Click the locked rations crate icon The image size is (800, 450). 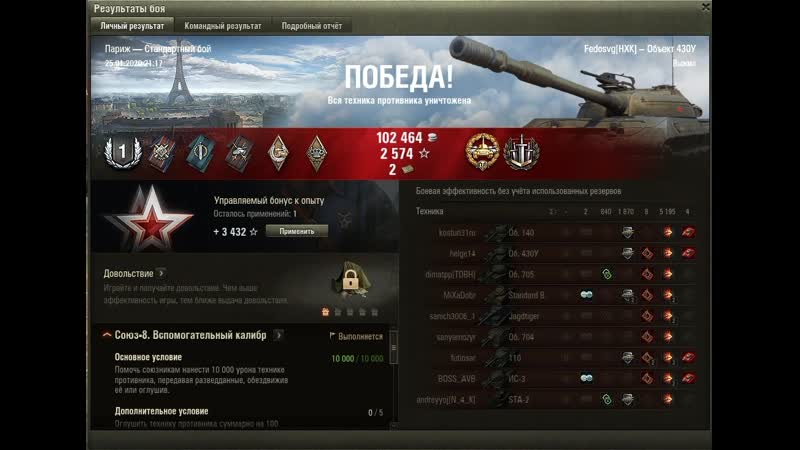click(351, 280)
